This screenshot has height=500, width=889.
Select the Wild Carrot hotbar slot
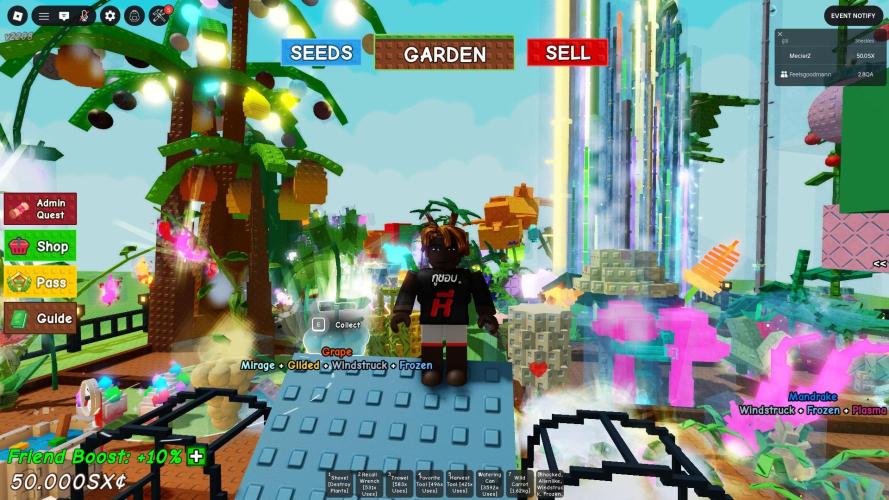520,483
